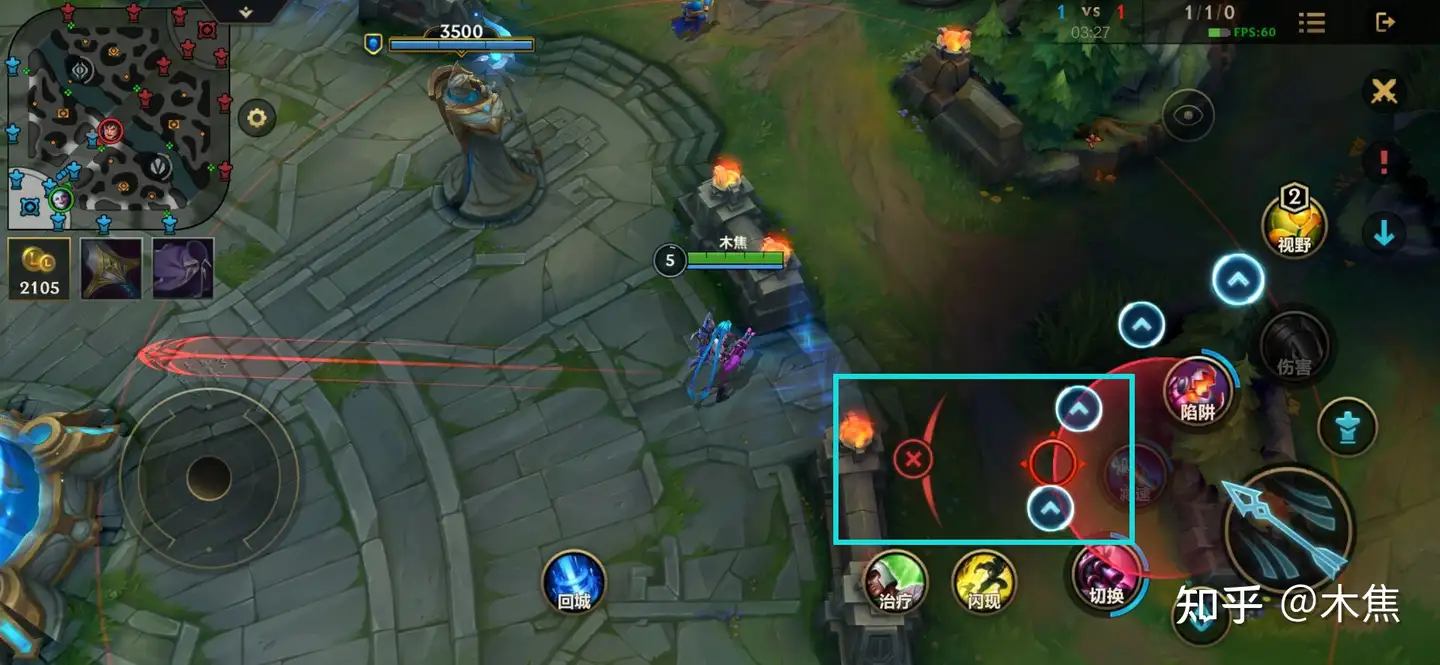Open the scoreboard list icon
Screen dimensions: 1440x665
coord(1312,22)
